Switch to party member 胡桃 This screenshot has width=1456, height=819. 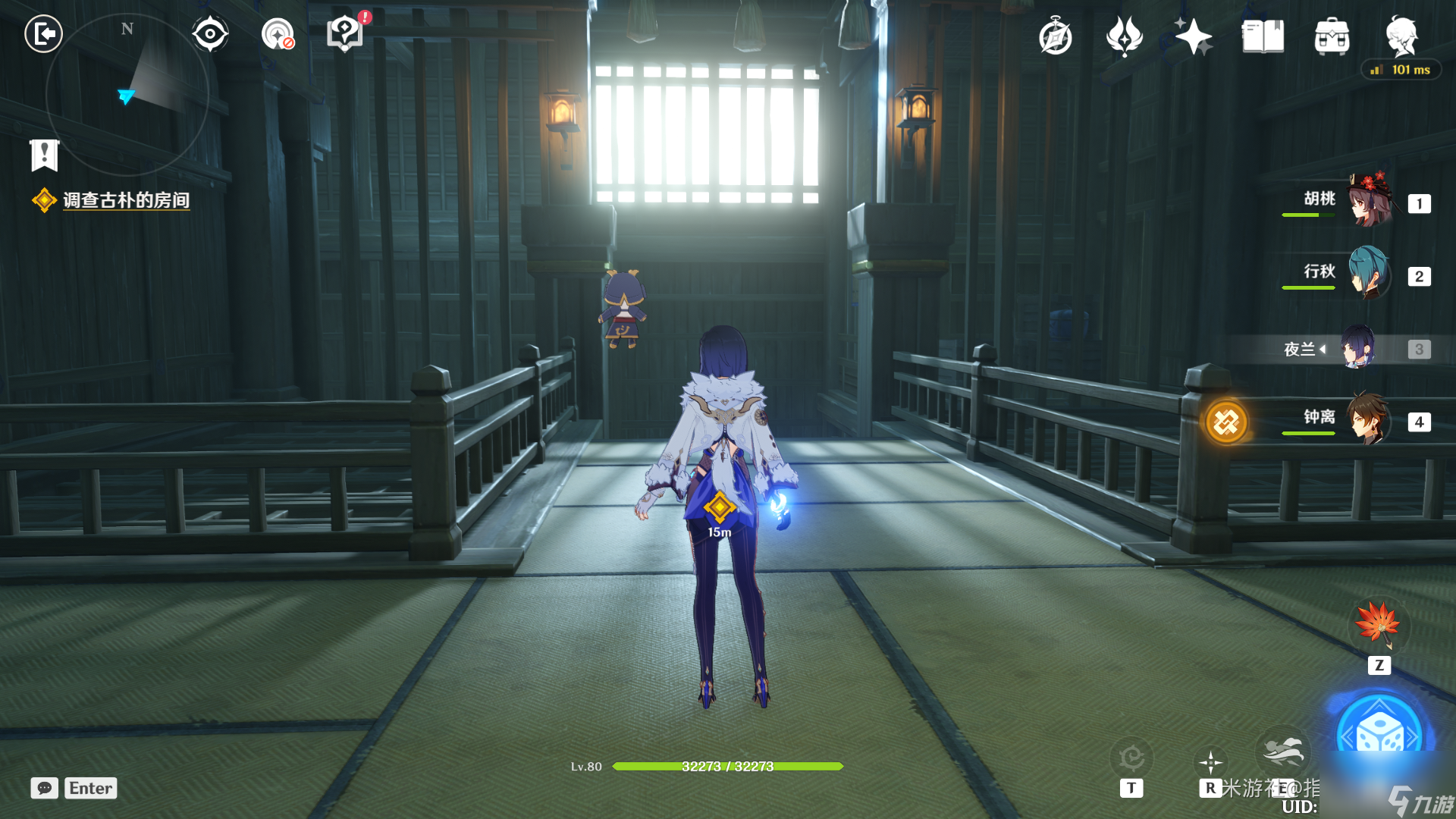(1370, 201)
